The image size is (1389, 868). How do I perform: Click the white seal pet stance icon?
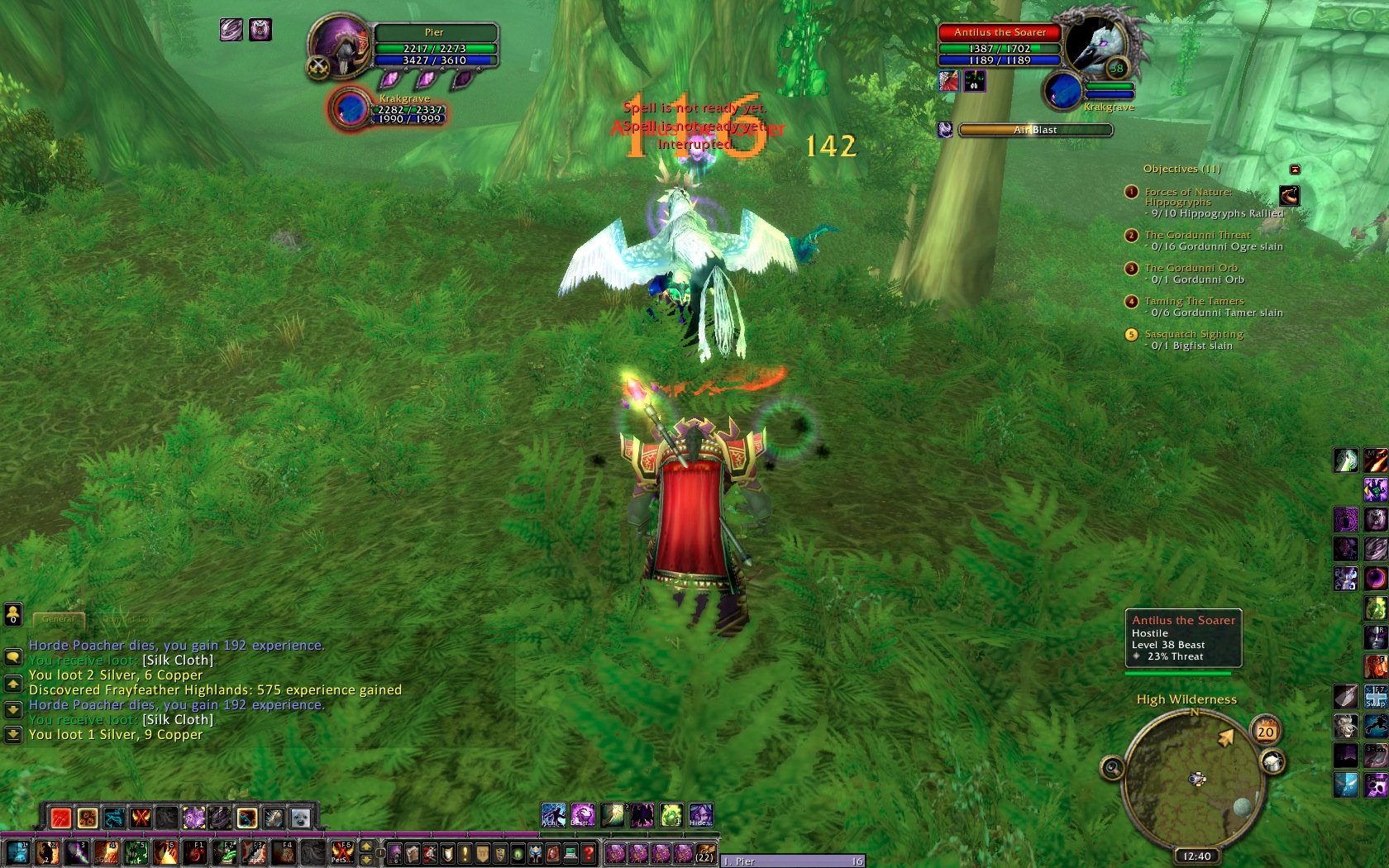[299, 818]
